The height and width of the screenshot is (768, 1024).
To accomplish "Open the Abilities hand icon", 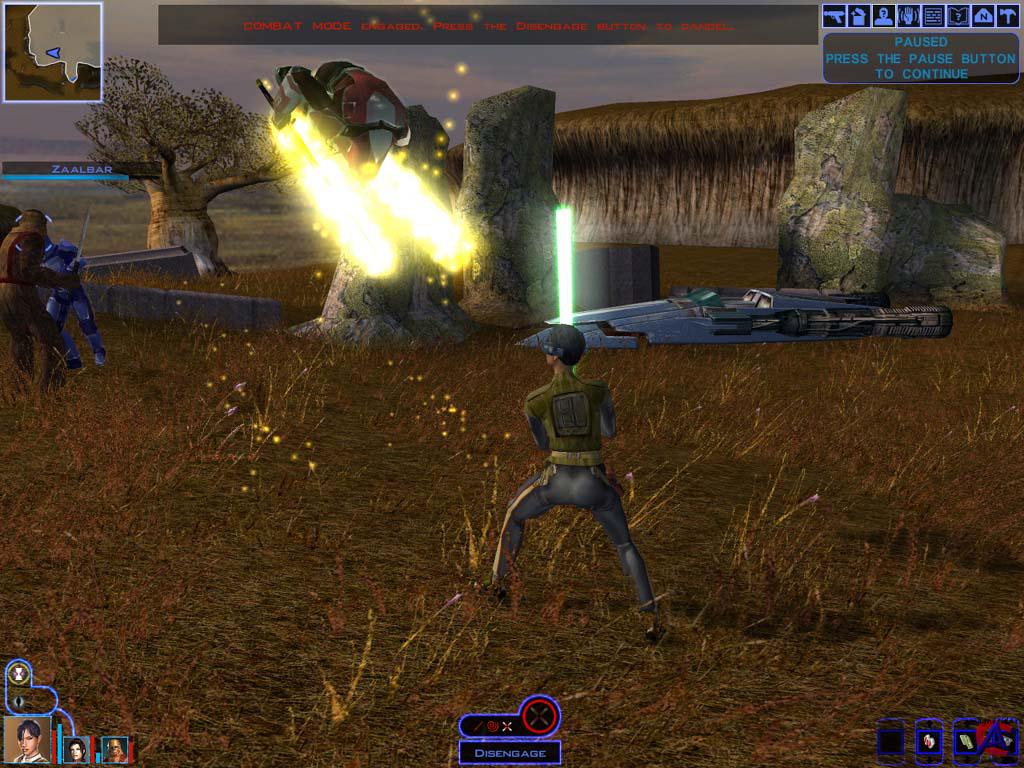I will click(x=908, y=16).
